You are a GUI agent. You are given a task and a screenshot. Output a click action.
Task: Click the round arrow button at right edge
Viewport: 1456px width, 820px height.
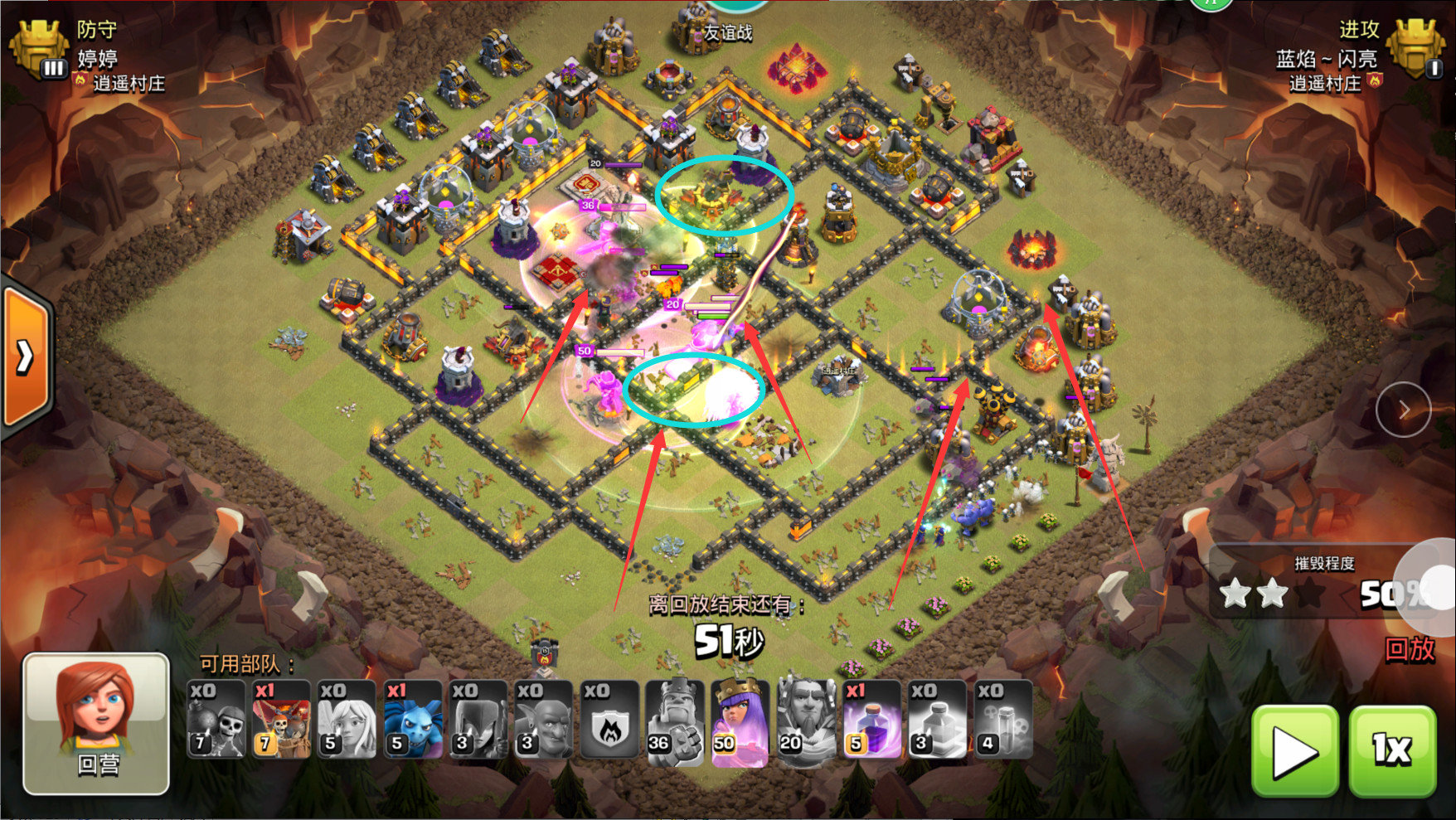tap(1403, 409)
